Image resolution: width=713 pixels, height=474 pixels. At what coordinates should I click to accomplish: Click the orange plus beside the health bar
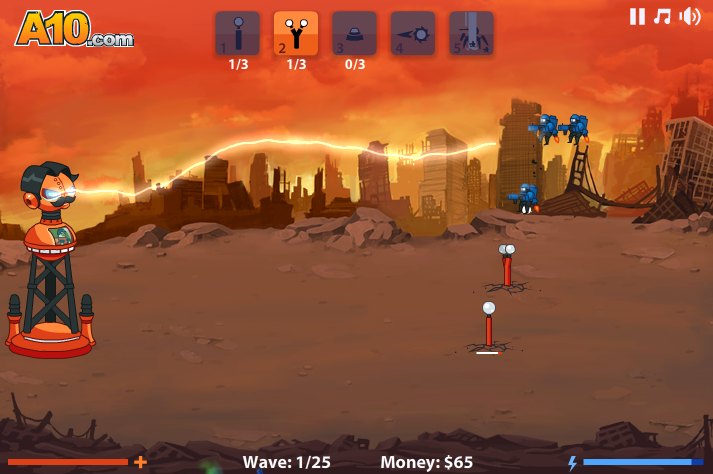coord(140,462)
